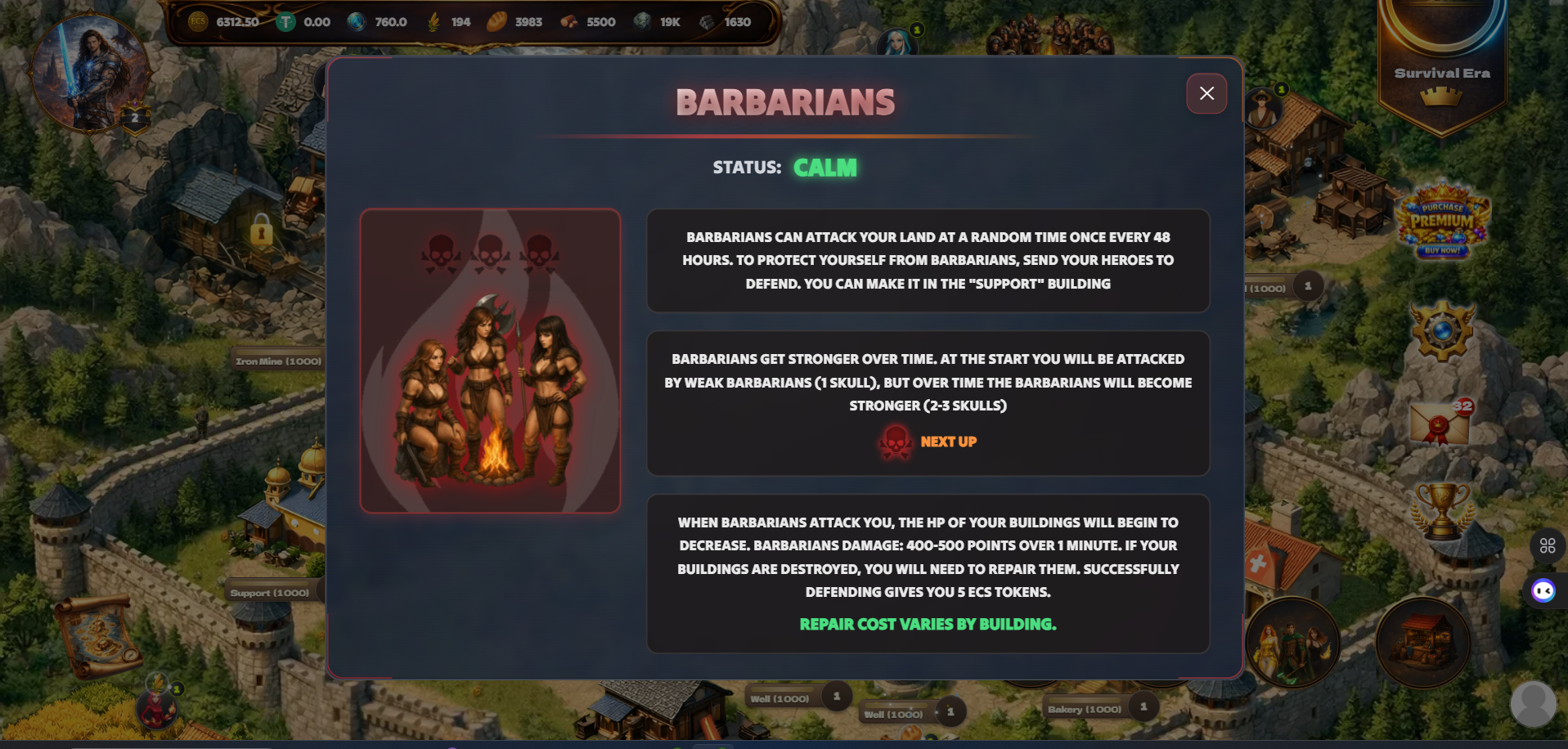Select the Support (1000) building label
Screen dimensions: 1568x749
click(x=269, y=593)
